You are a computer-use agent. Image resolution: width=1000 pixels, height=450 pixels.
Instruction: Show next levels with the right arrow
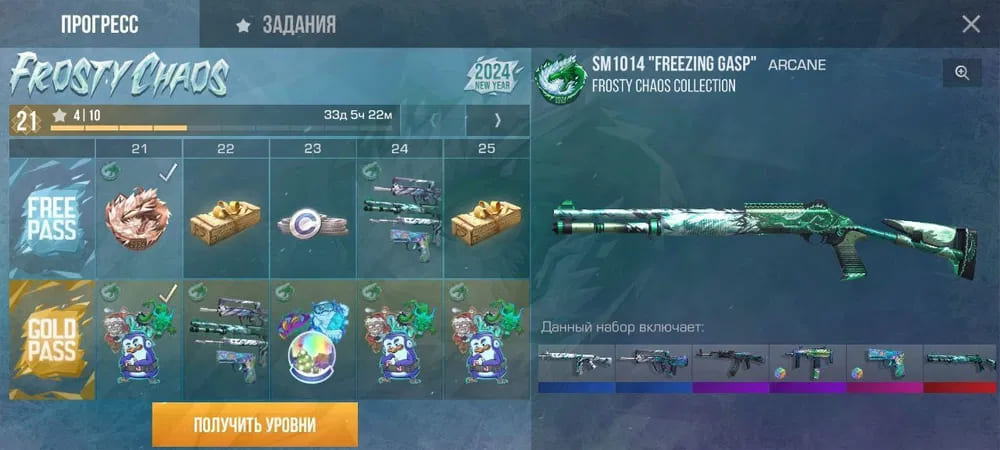coord(497,121)
